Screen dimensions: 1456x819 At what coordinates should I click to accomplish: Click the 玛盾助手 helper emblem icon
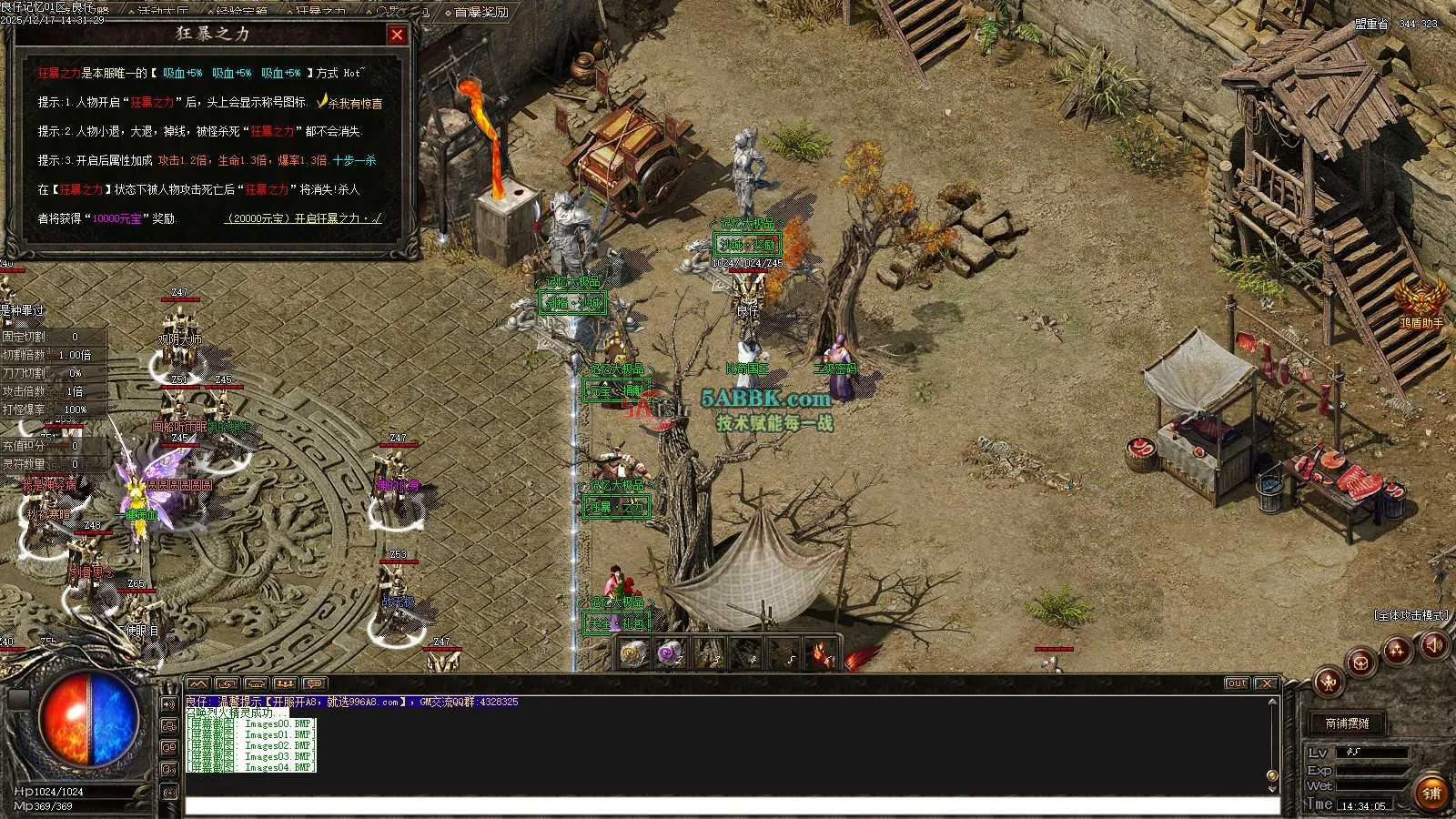point(1421,298)
